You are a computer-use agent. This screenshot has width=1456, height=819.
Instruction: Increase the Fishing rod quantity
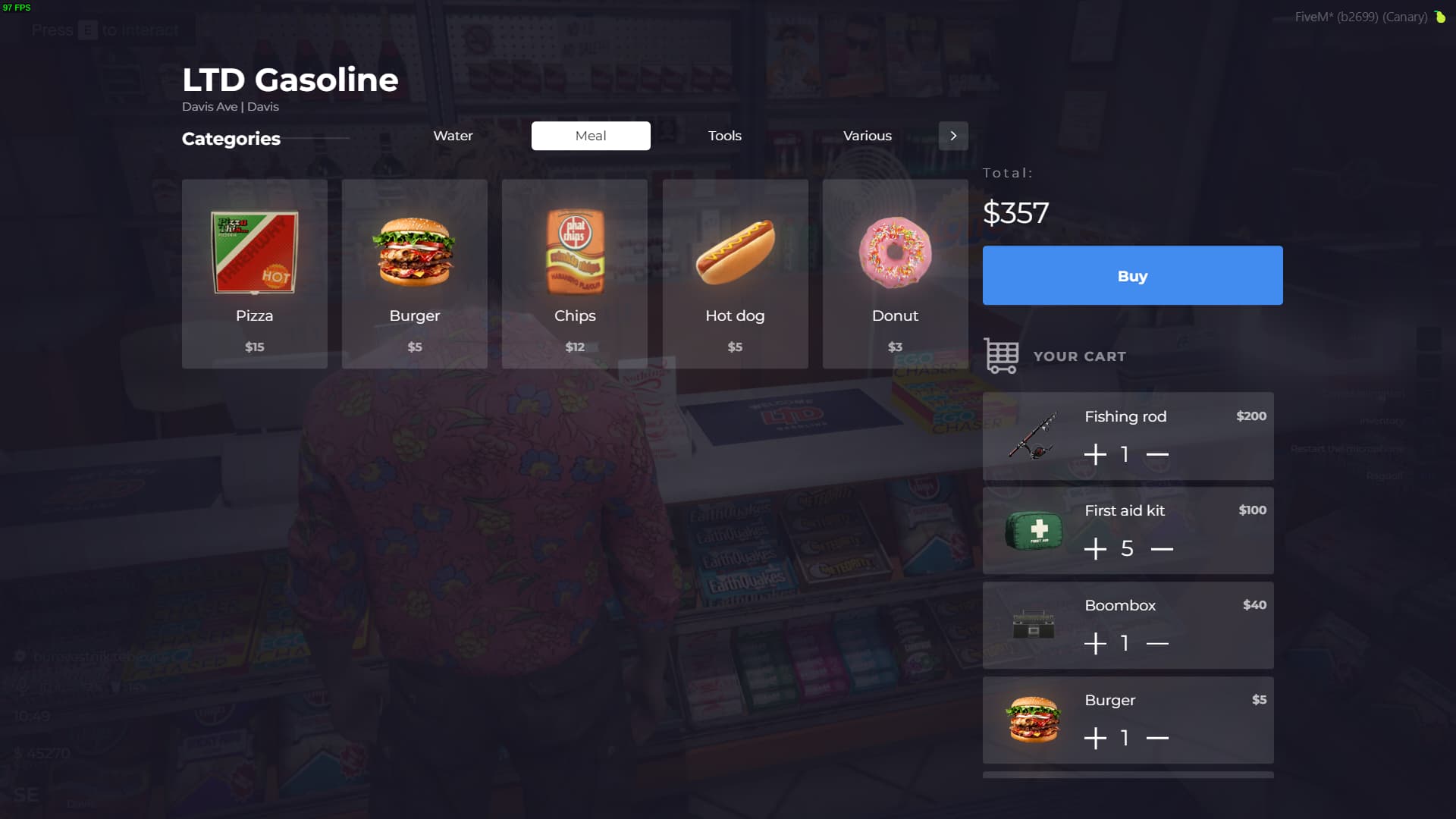(x=1094, y=453)
